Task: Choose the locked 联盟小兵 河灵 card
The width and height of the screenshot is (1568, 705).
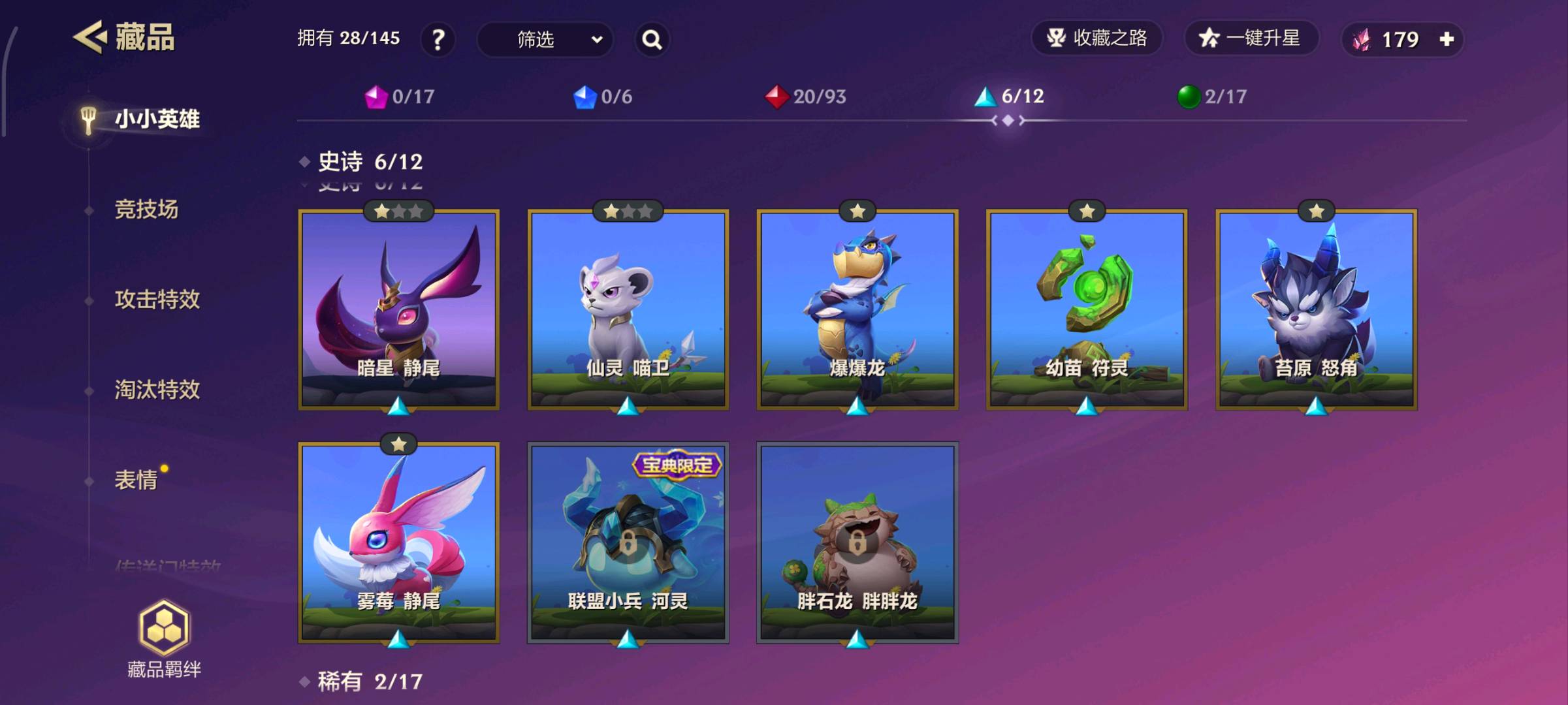Action: [628, 542]
